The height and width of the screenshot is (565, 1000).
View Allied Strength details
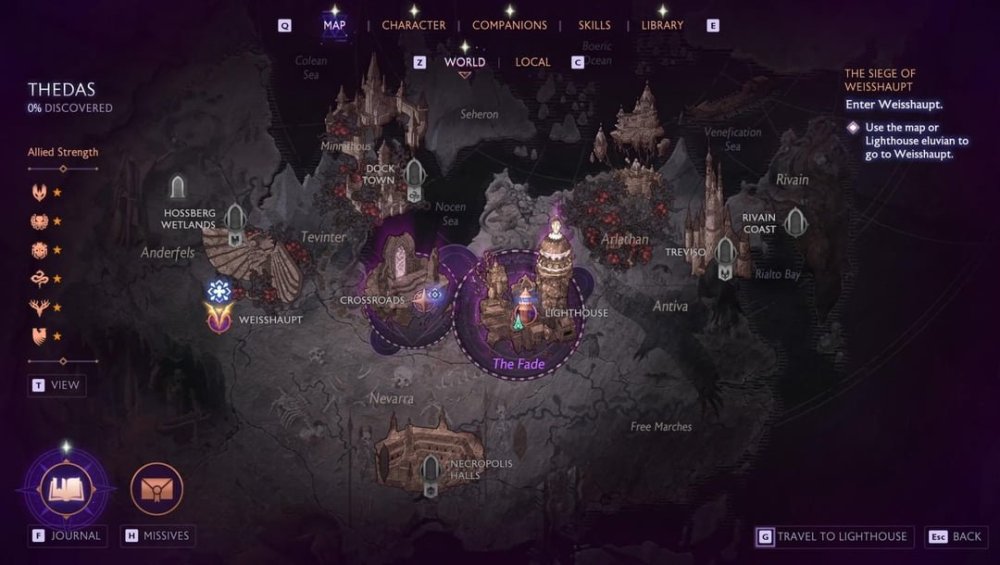[56, 385]
